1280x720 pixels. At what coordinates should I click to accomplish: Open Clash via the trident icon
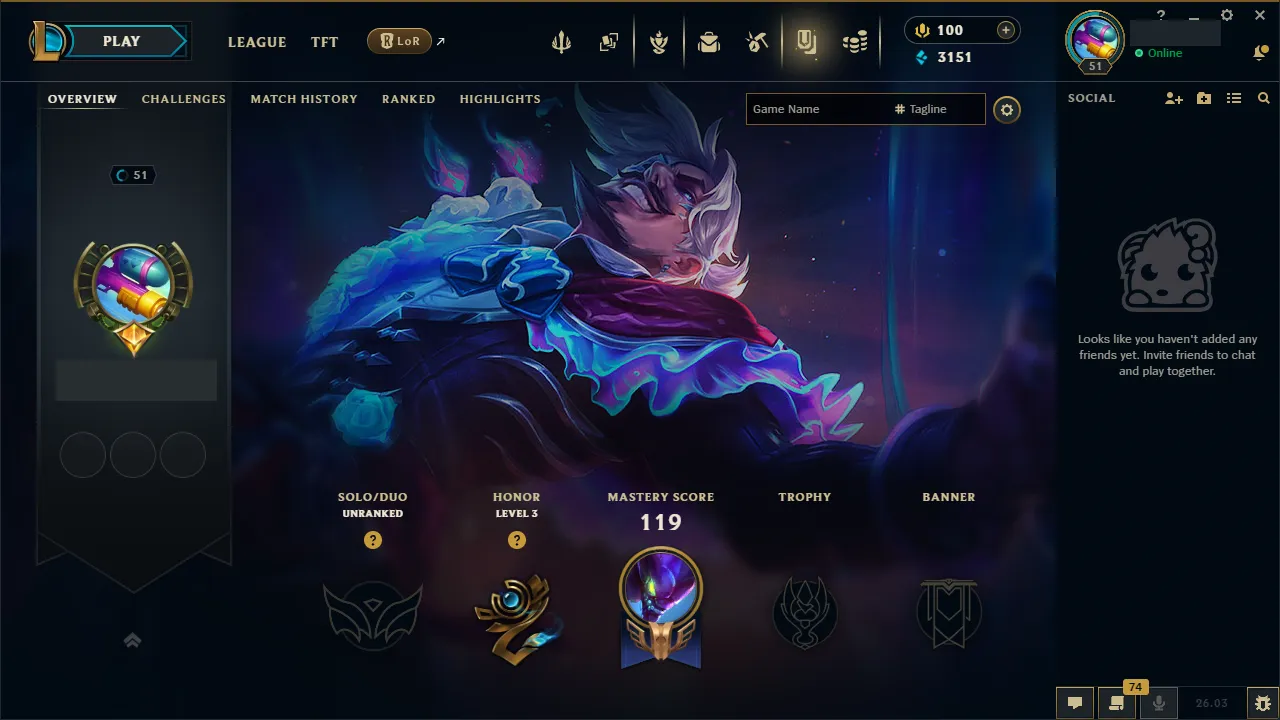tap(561, 40)
